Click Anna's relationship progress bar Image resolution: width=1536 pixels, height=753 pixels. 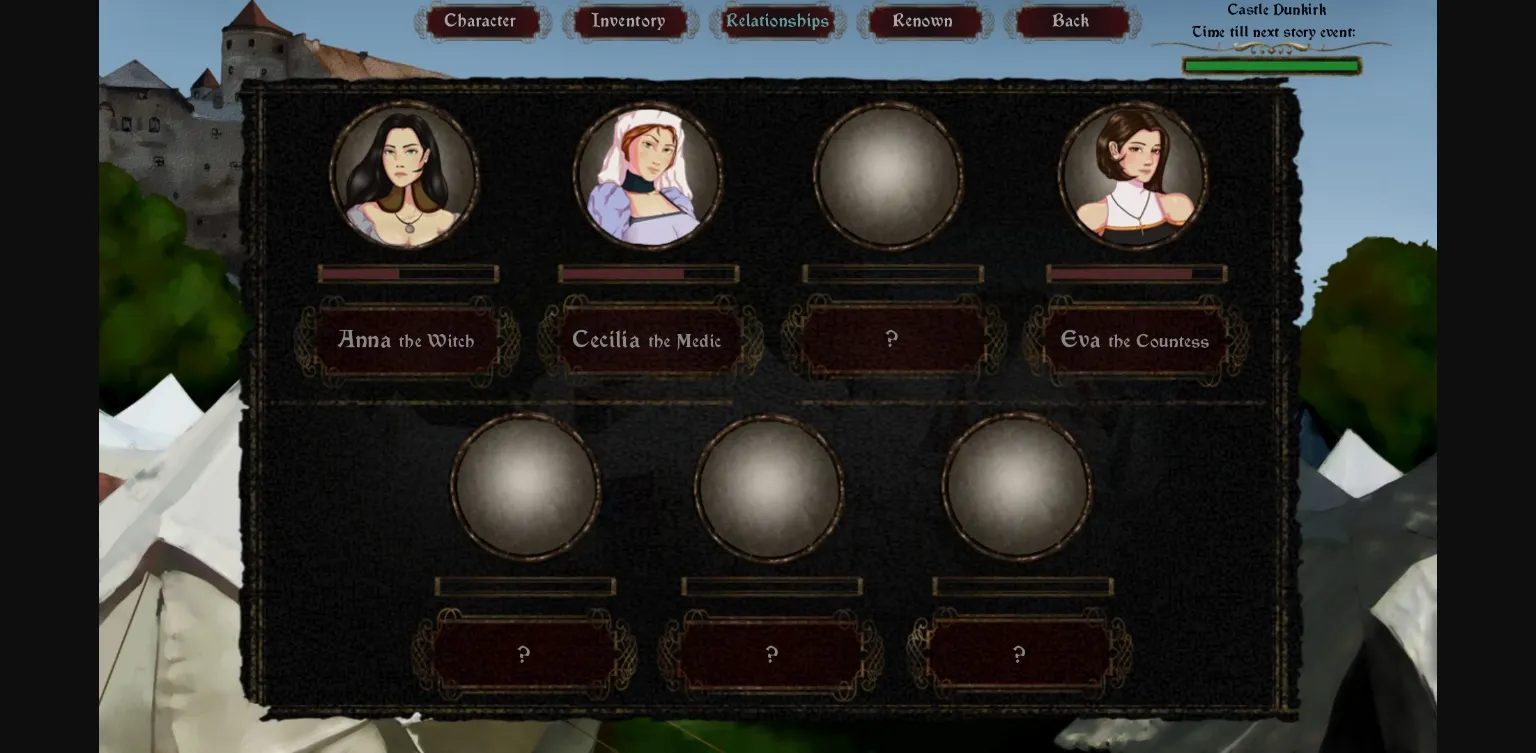tap(408, 273)
